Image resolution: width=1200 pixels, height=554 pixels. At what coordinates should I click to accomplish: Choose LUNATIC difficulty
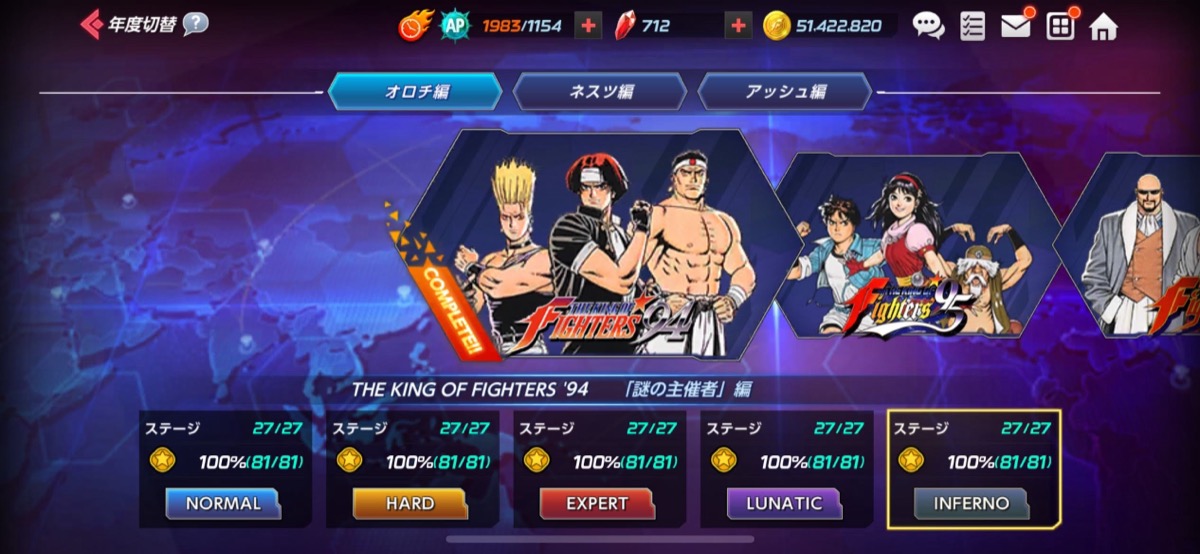point(784,504)
